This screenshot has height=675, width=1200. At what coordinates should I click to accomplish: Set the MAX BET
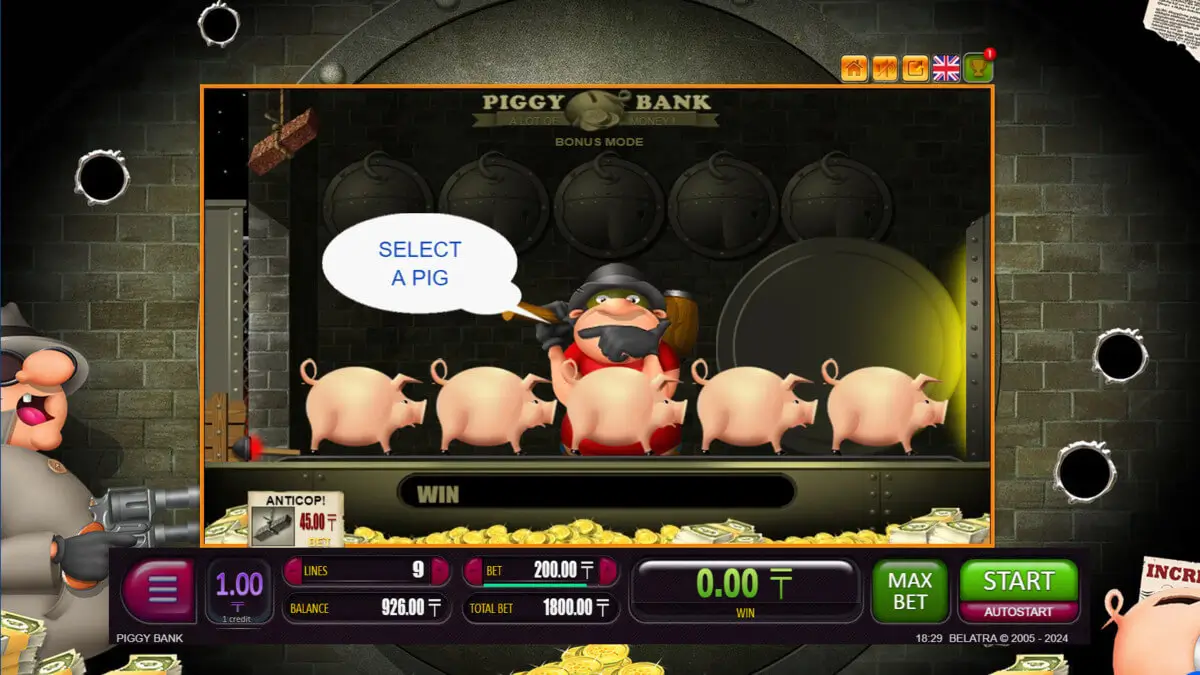point(910,590)
